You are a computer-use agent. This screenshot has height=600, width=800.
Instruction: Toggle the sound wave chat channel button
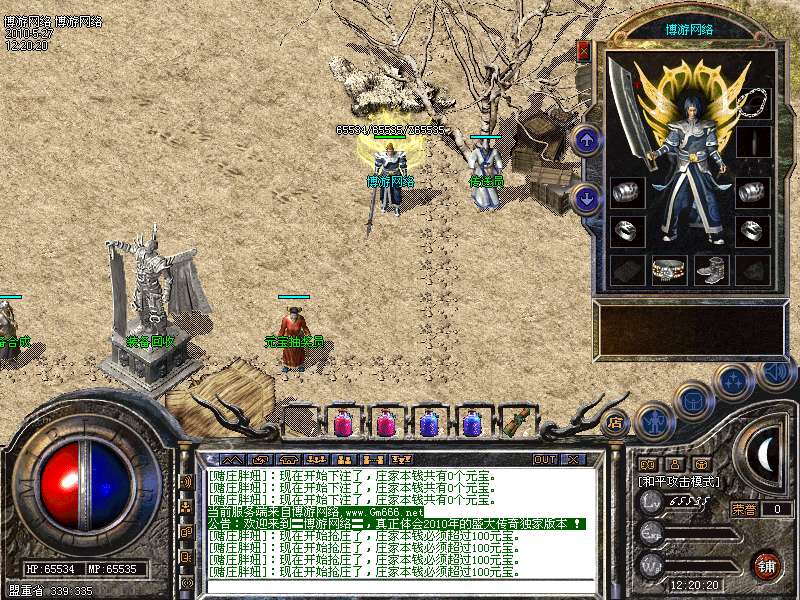pyautogui.click(x=186, y=482)
